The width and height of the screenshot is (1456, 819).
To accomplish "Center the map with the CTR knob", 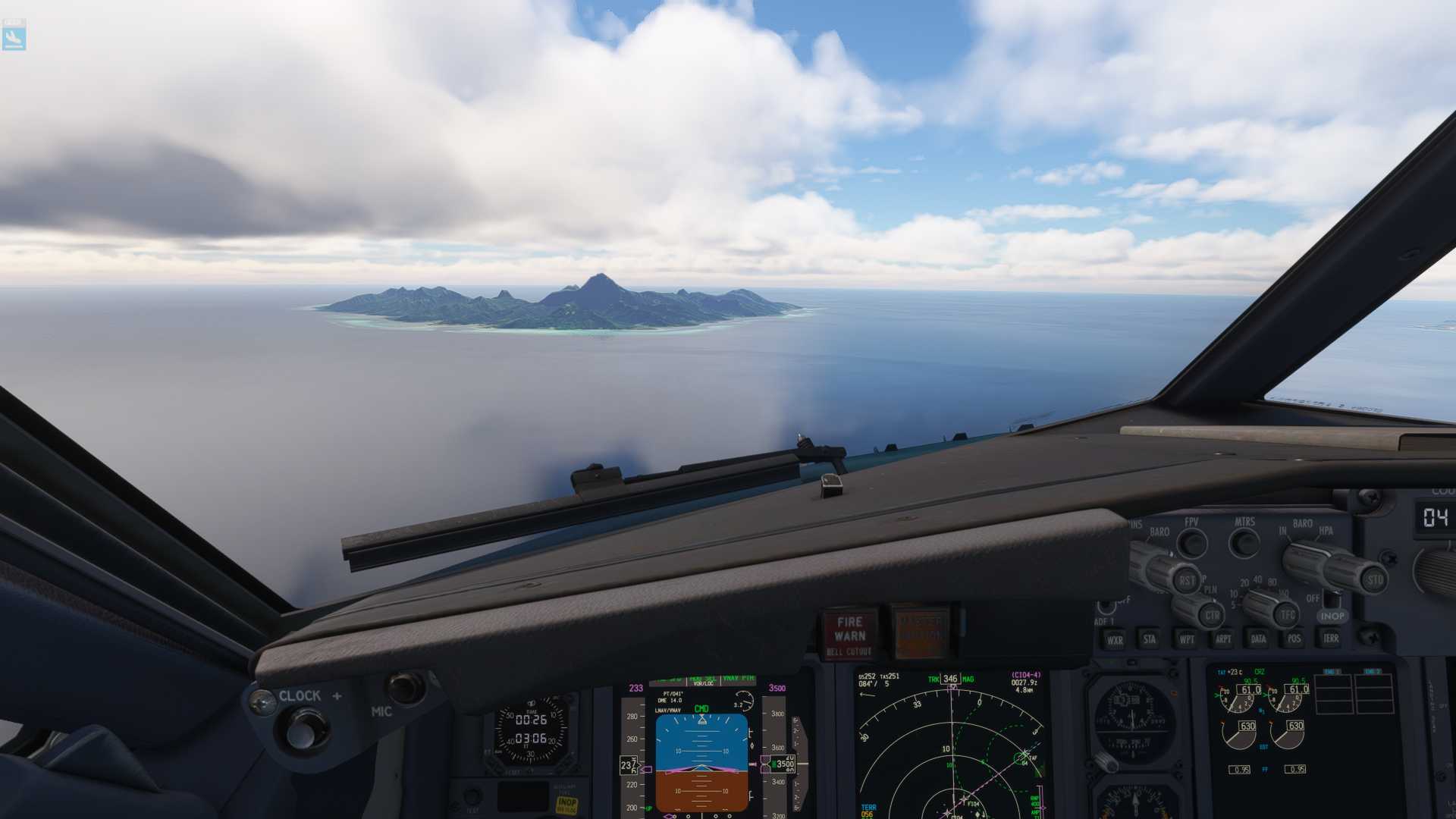I will (1211, 613).
